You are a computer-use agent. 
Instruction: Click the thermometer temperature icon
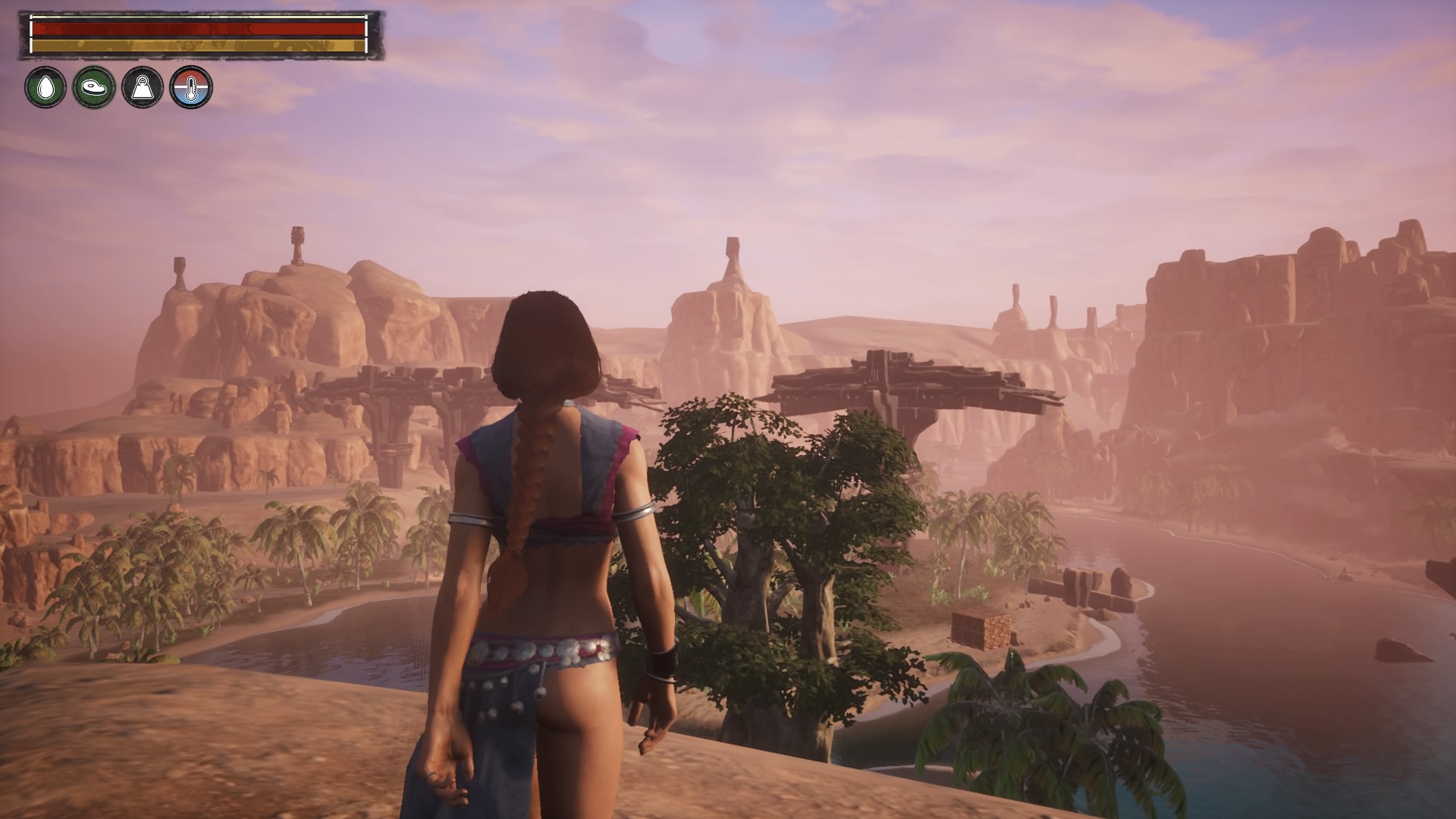point(191,87)
